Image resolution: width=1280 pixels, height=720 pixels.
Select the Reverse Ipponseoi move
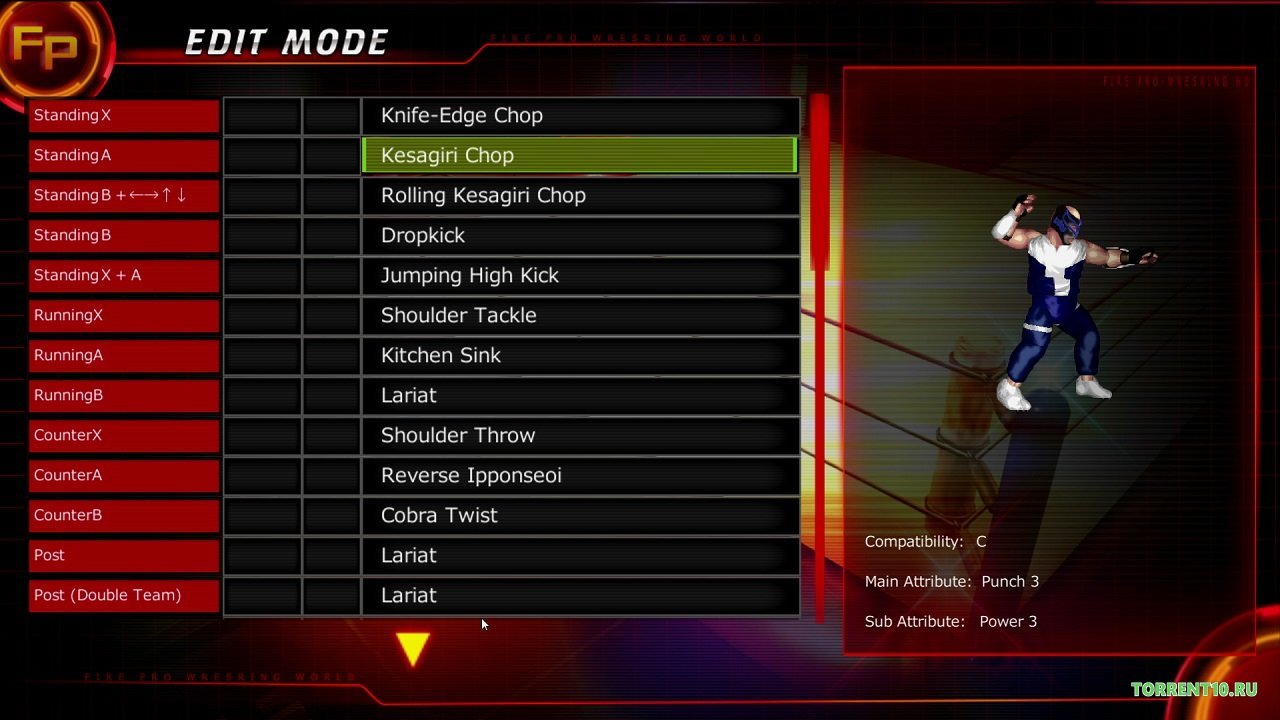tap(580, 475)
